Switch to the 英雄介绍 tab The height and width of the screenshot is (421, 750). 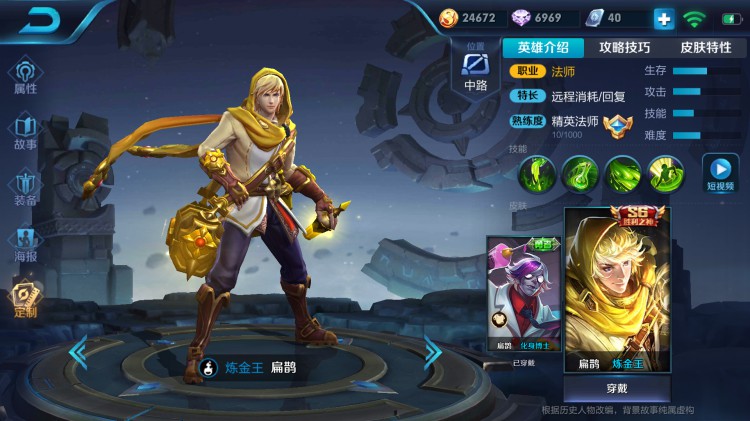coord(543,47)
